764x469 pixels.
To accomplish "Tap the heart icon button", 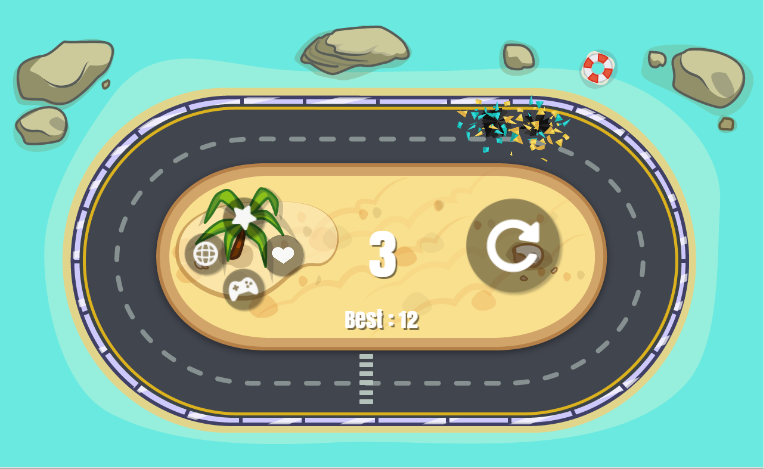I will tap(283, 254).
